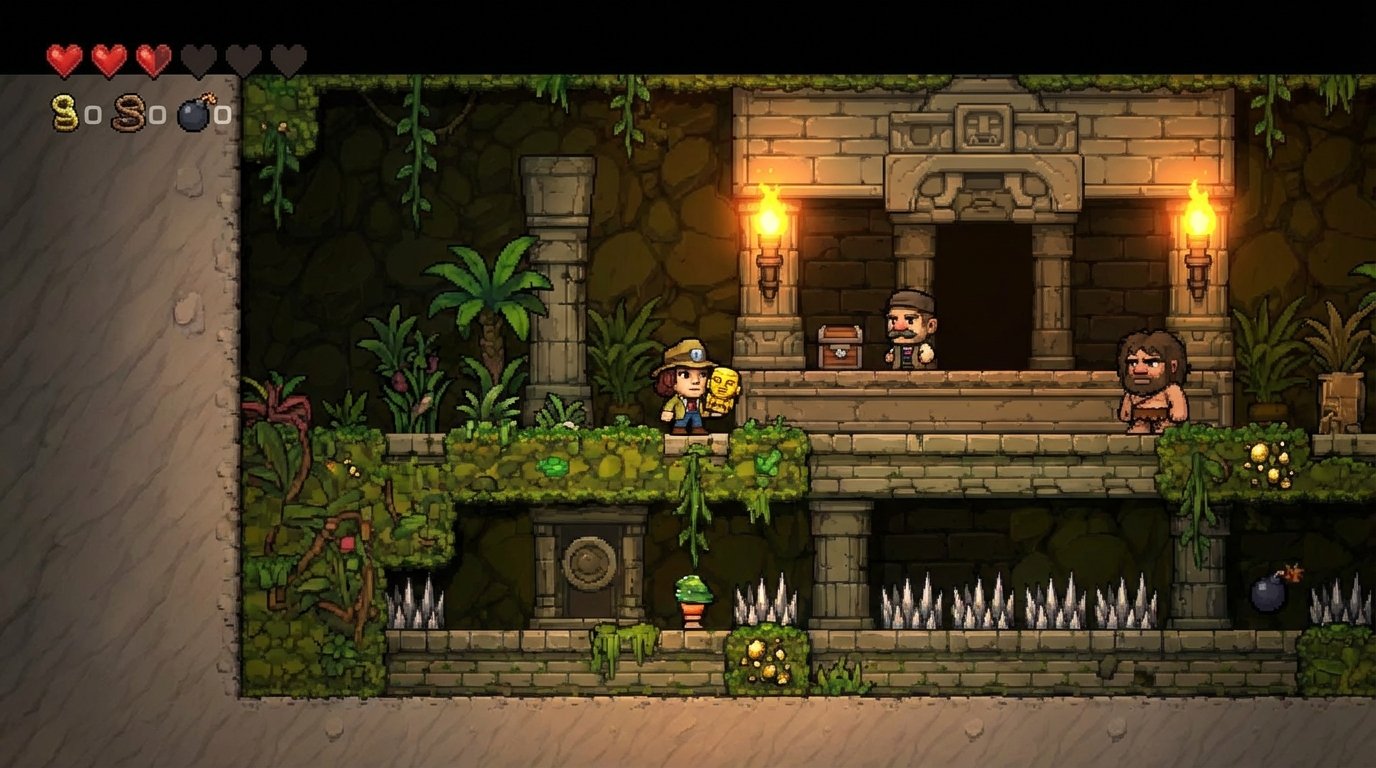Click the potted plant near the spikes
The width and height of the screenshot is (1376, 768).
[x=694, y=598]
